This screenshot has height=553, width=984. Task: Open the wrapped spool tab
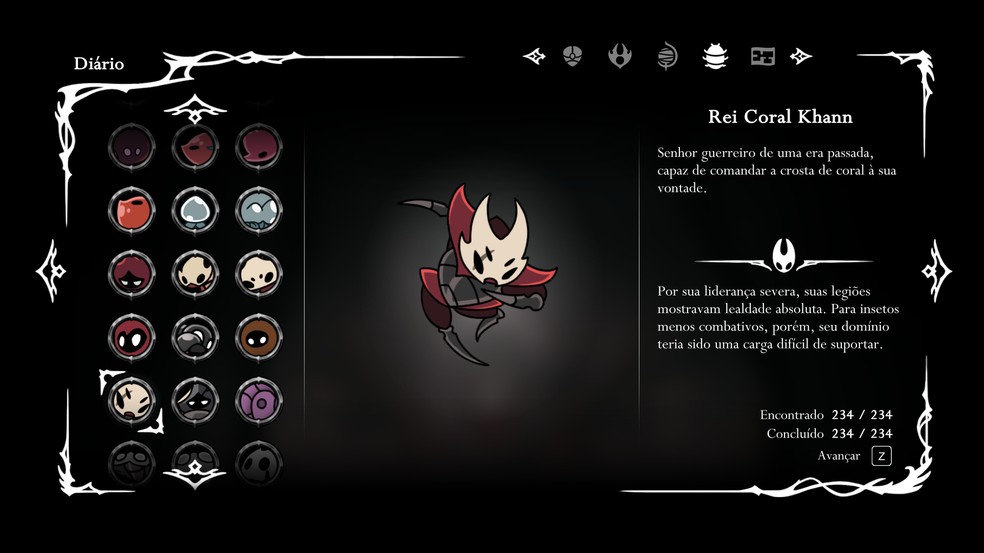point(667,56)
